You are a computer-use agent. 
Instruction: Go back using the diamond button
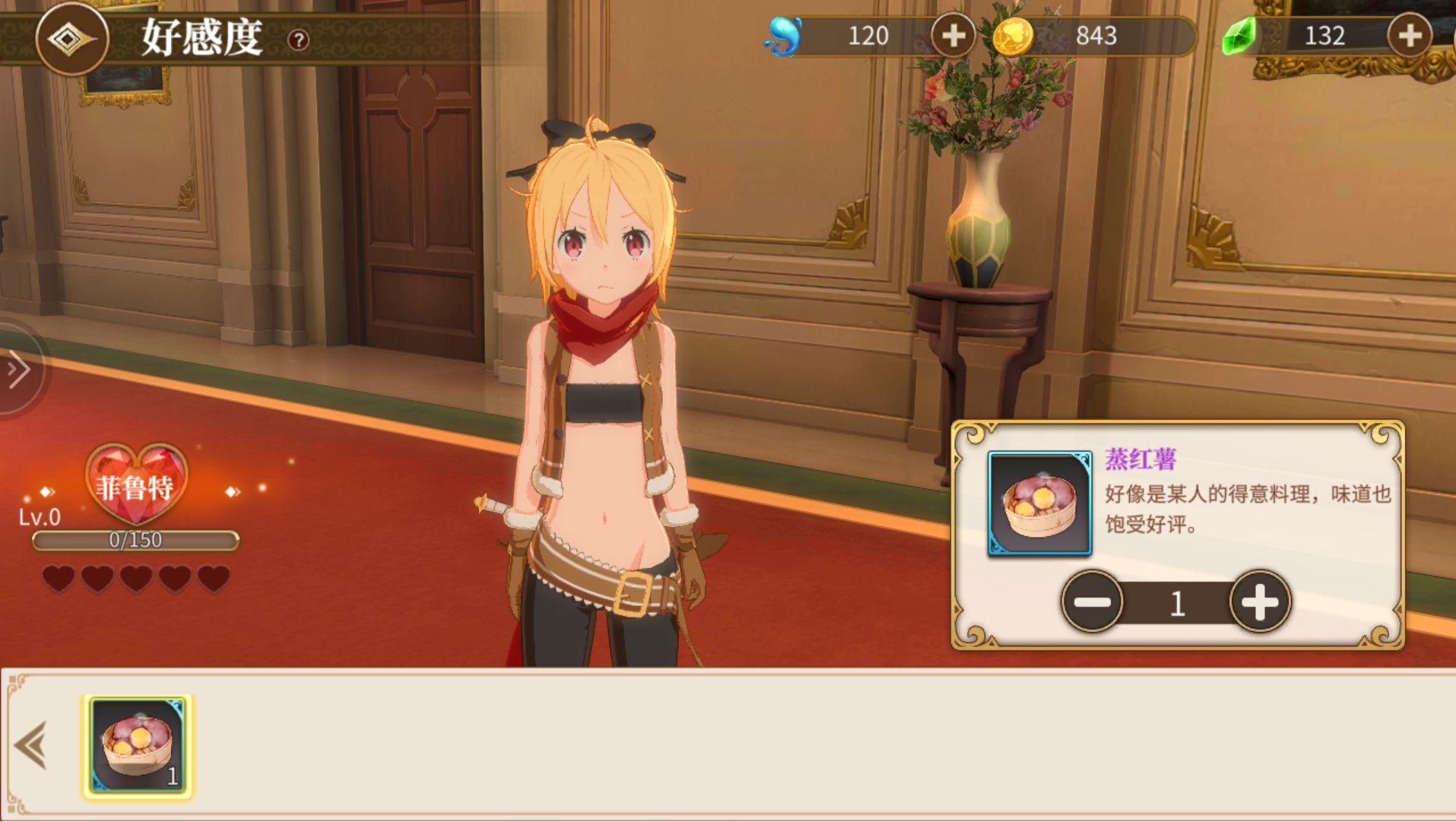pos(71,38)
